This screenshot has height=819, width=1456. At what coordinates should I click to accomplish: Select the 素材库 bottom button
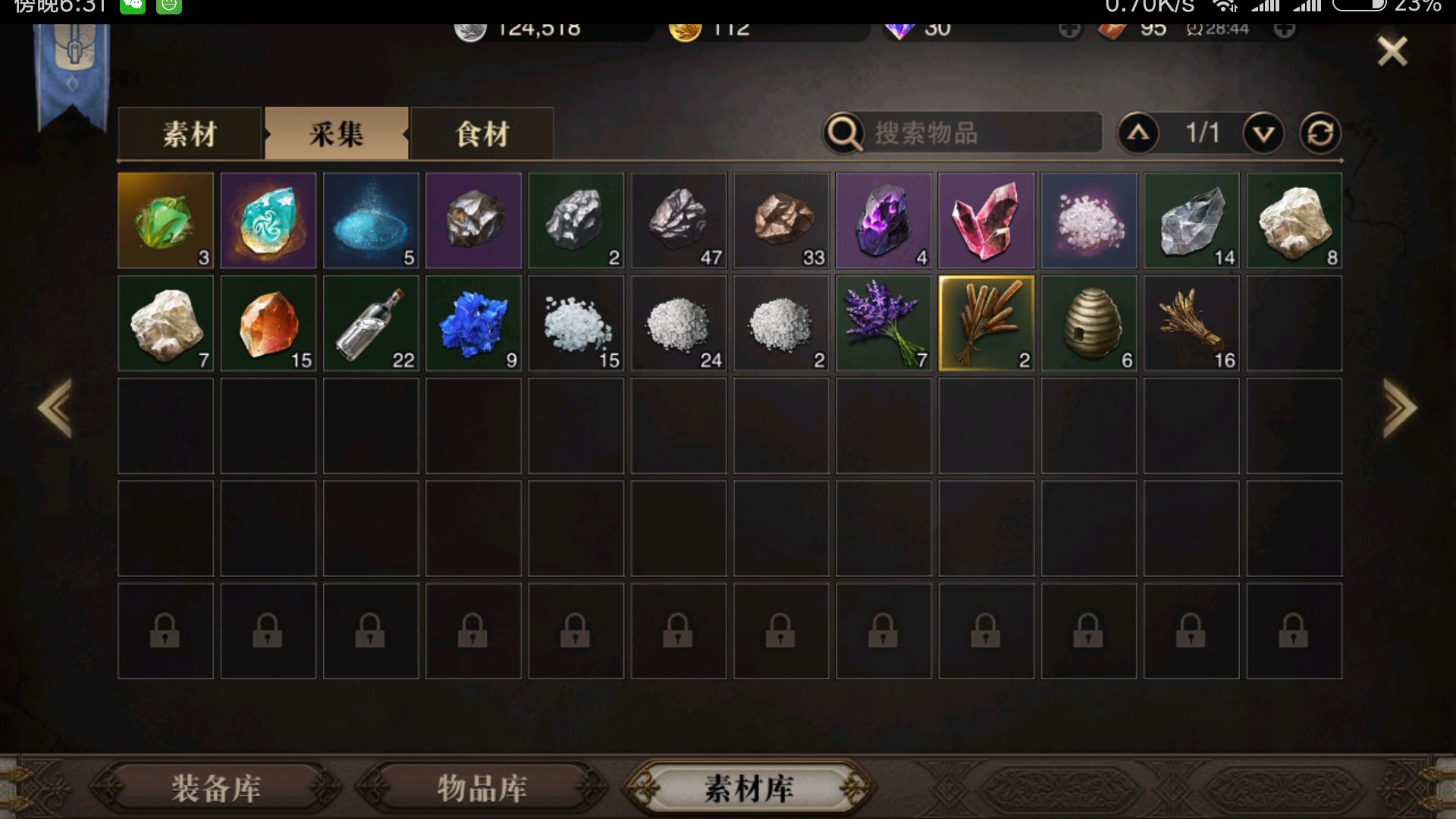click(748, 788)
